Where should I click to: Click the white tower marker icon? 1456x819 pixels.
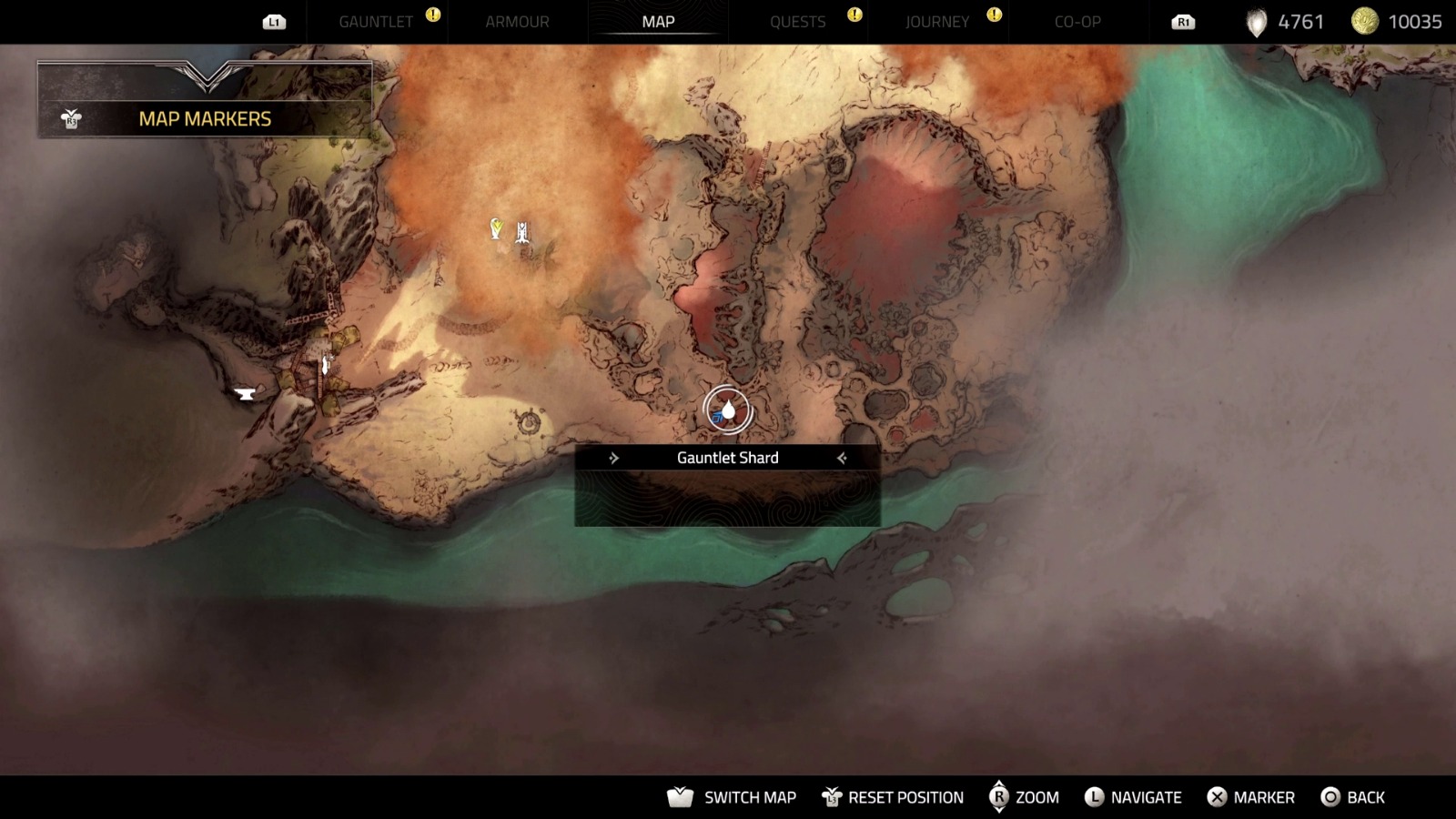tap(522, 233)
